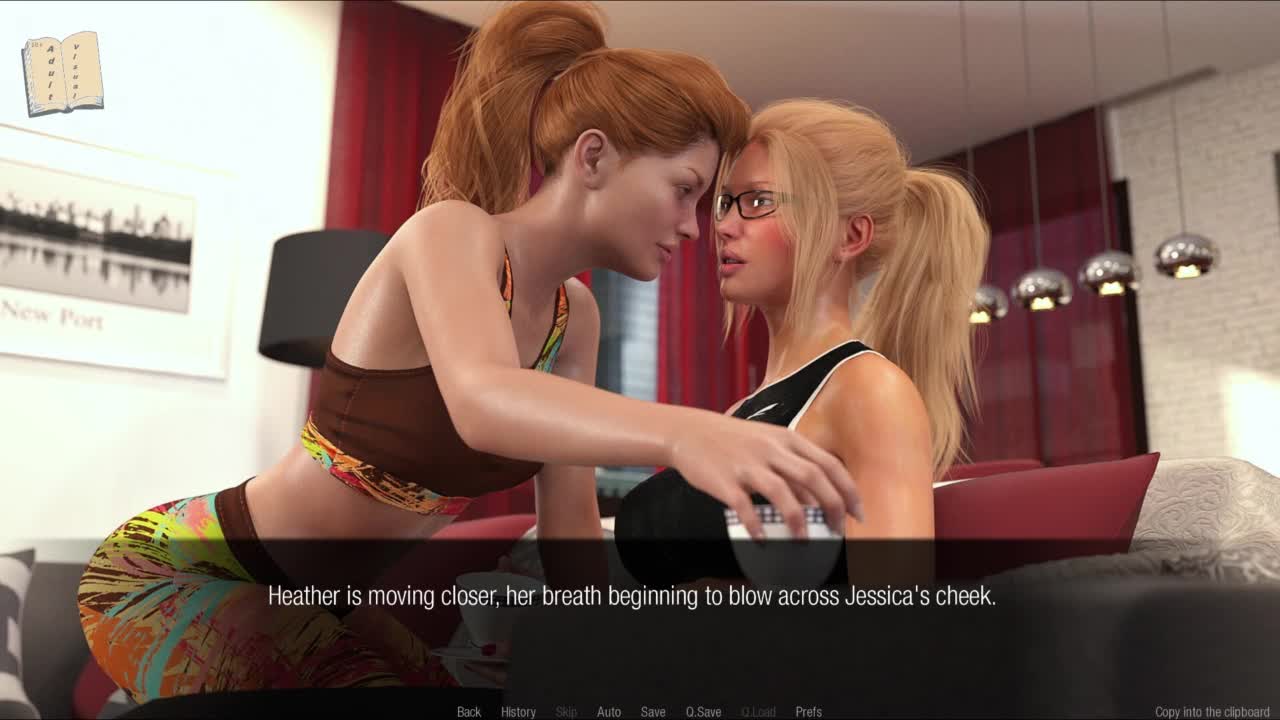Toggle the Skip dialogue option
This screenshot has height=720, width=1280.
[566, 712]
